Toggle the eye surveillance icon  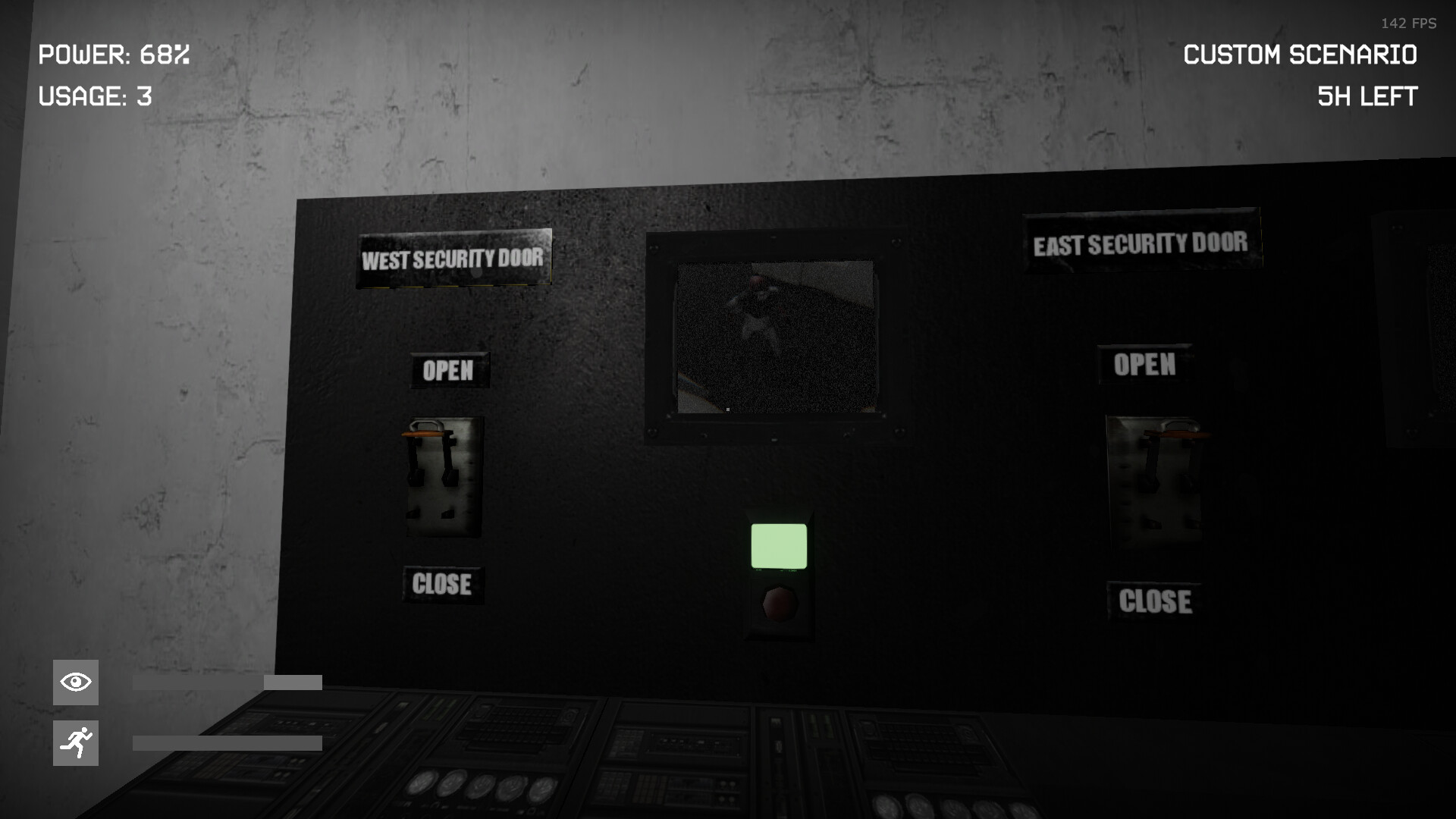tap(74, 682)
